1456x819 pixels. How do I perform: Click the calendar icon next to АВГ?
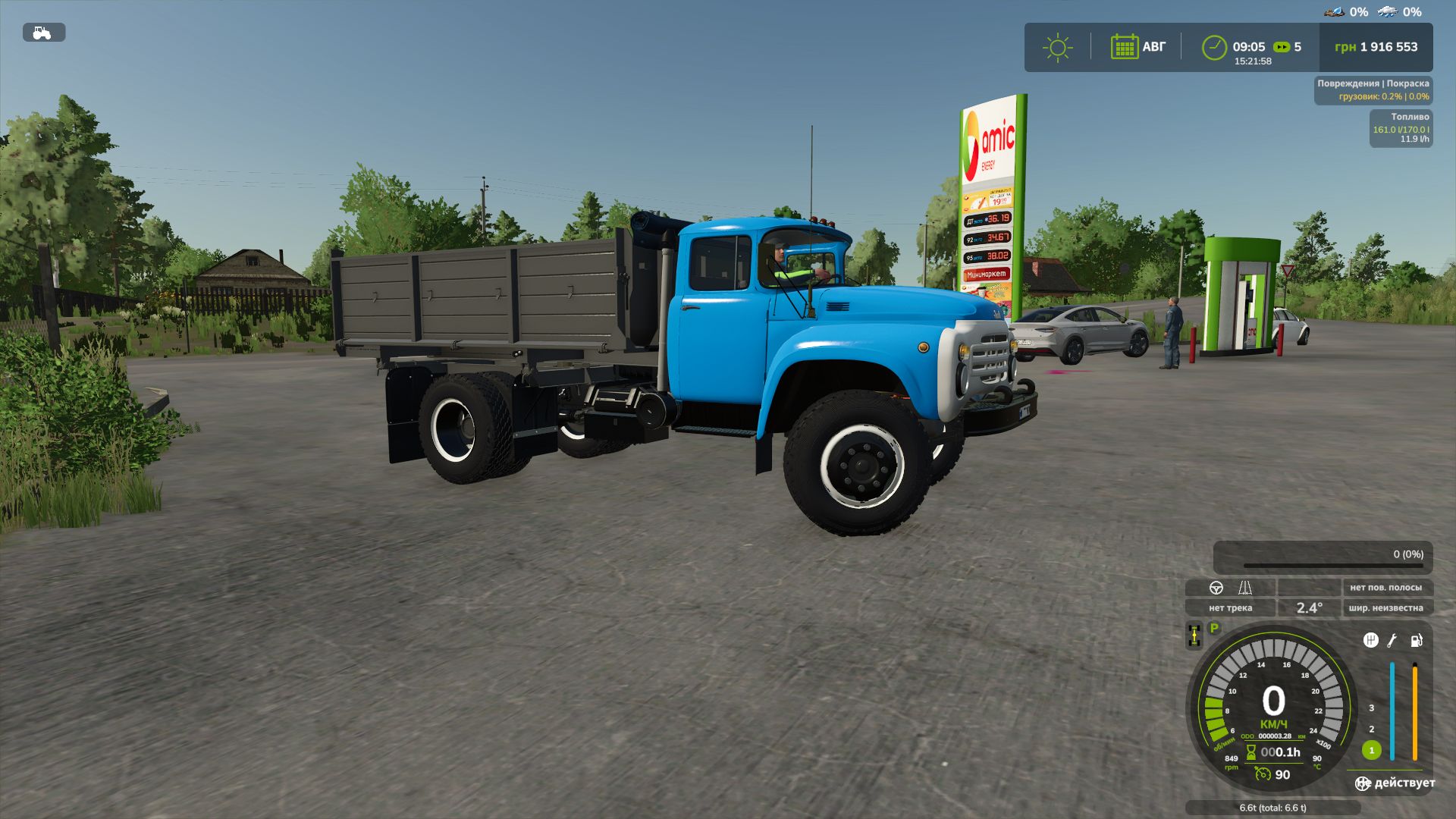click(1125, 47)
